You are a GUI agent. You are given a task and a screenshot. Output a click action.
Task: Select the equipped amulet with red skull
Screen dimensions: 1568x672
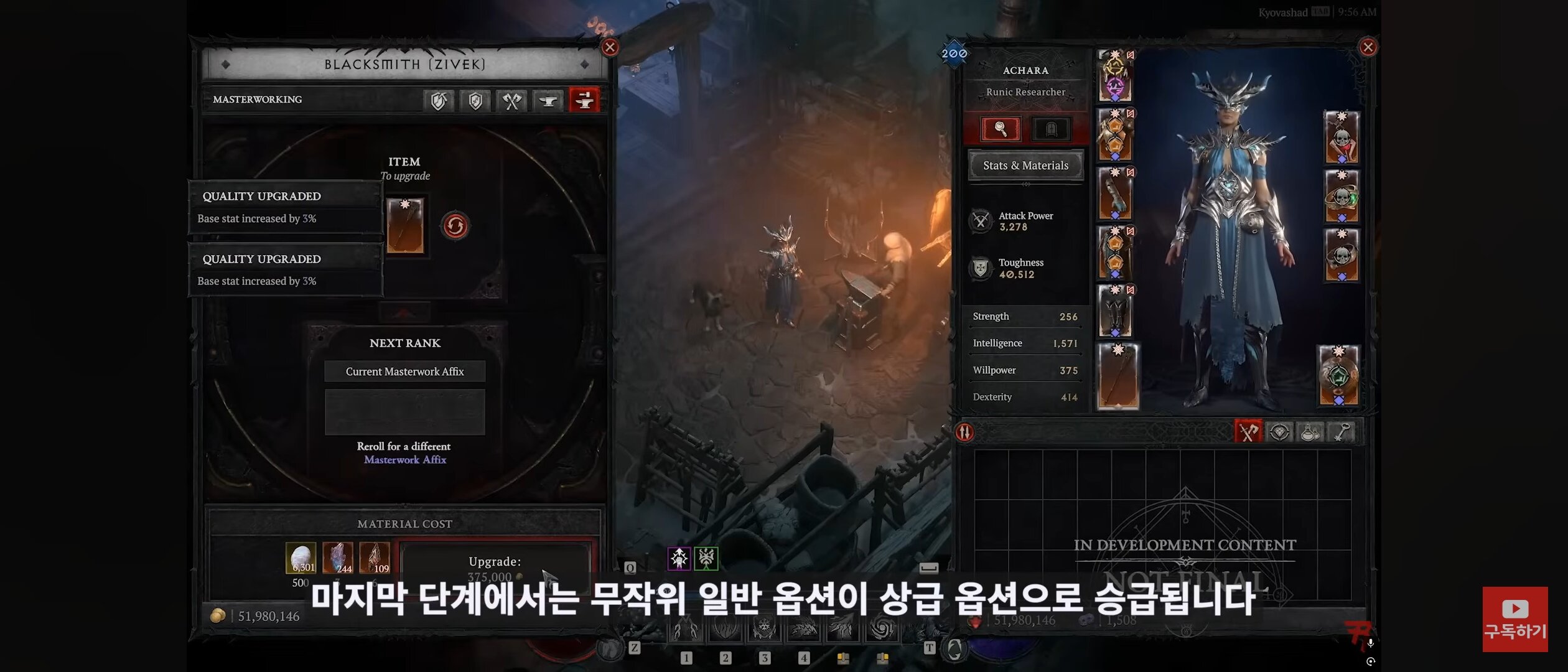coord(1342,137)
